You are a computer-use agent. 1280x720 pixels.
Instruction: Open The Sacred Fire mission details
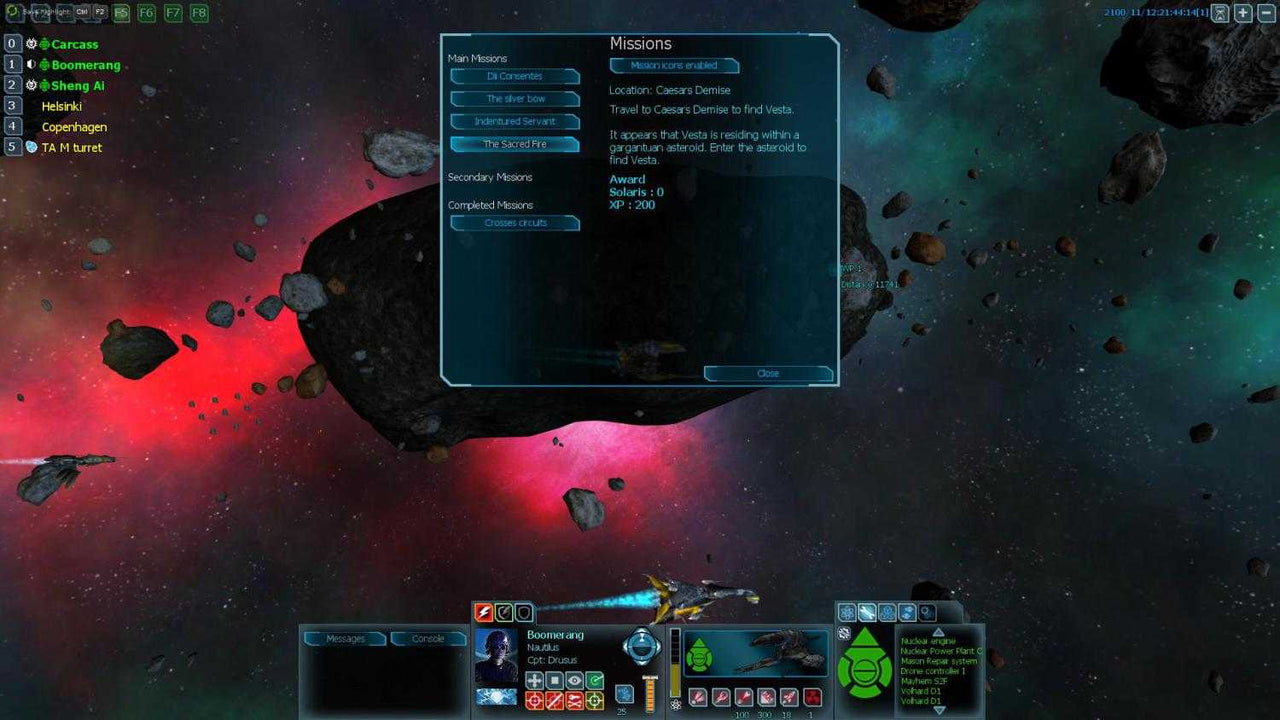coord(515,144)
